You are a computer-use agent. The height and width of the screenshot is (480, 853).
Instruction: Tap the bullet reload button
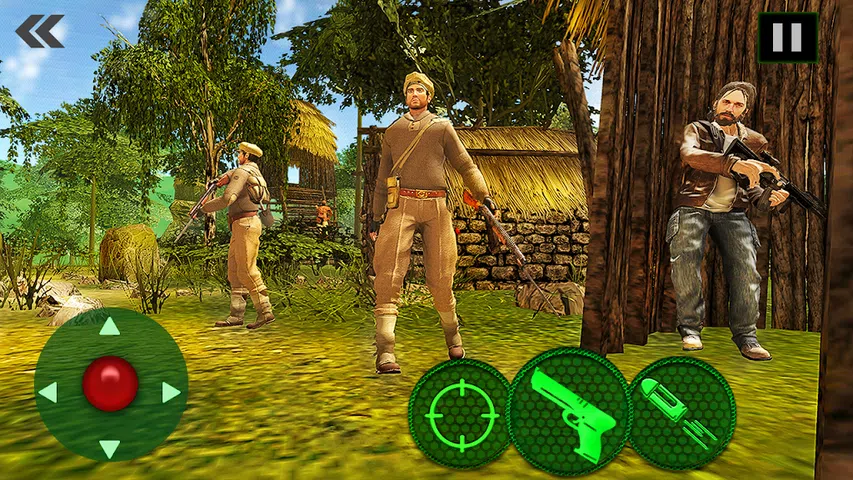point(681,413)
